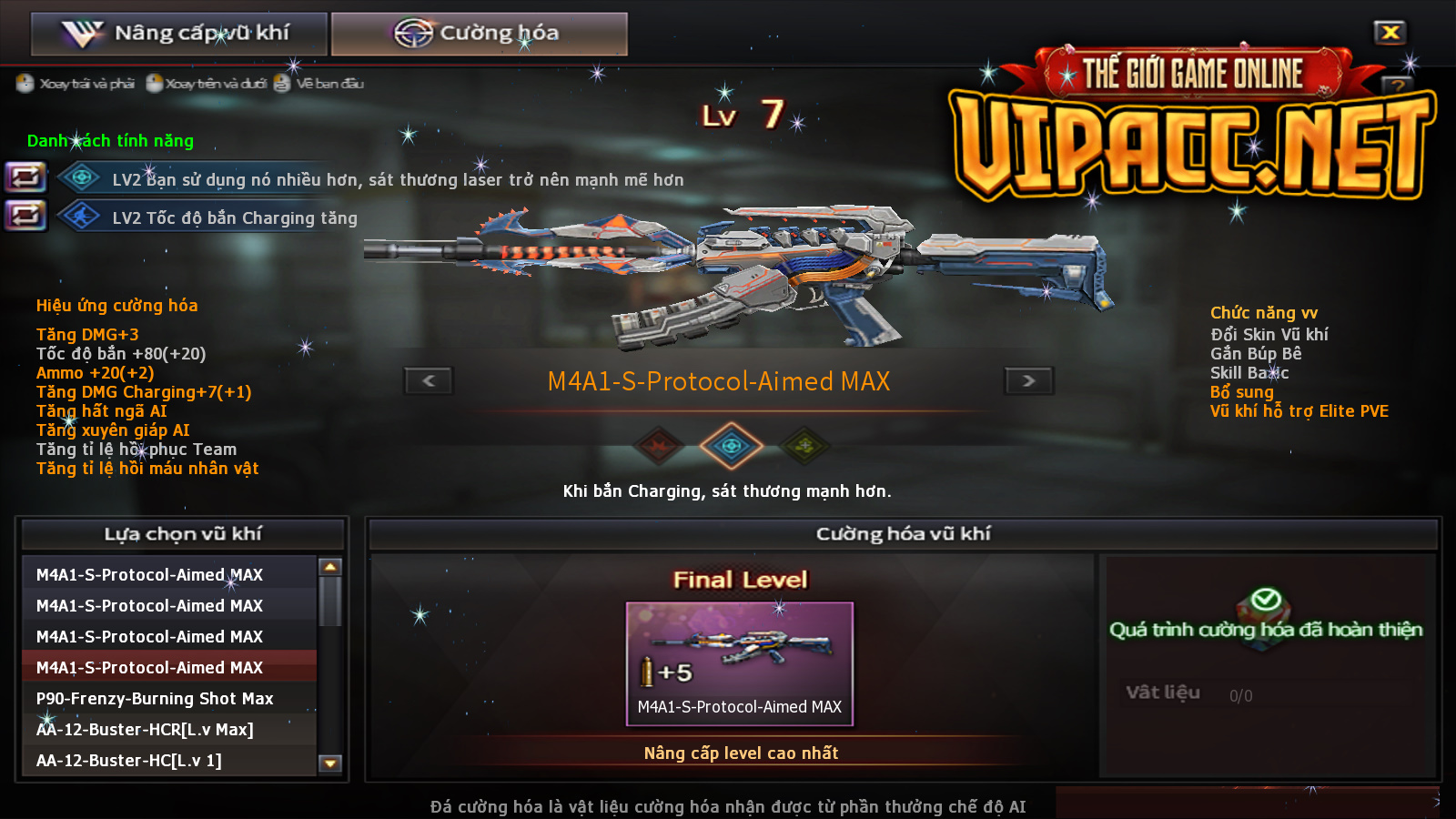The height and width of the screenshot is (819, 1456).
Task: Show the previous weapon with left arrow
Action: click(429, 380)
